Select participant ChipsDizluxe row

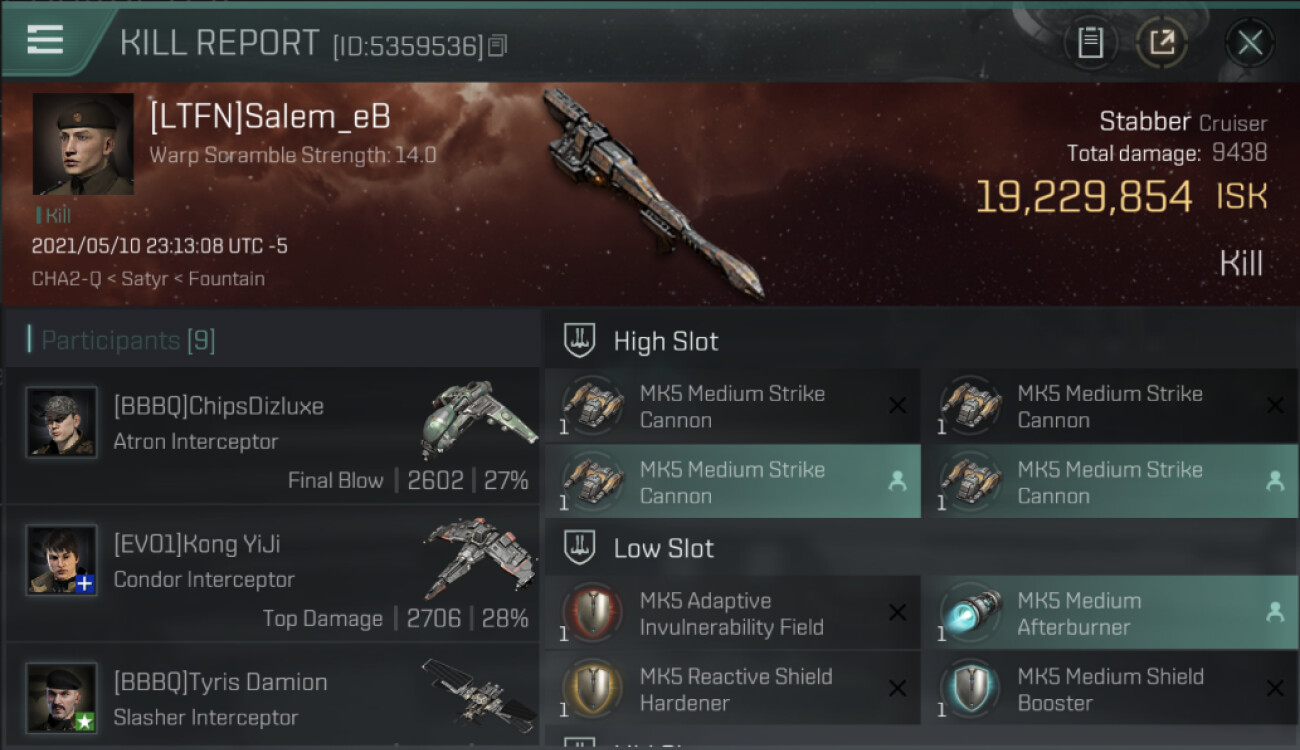272,435
